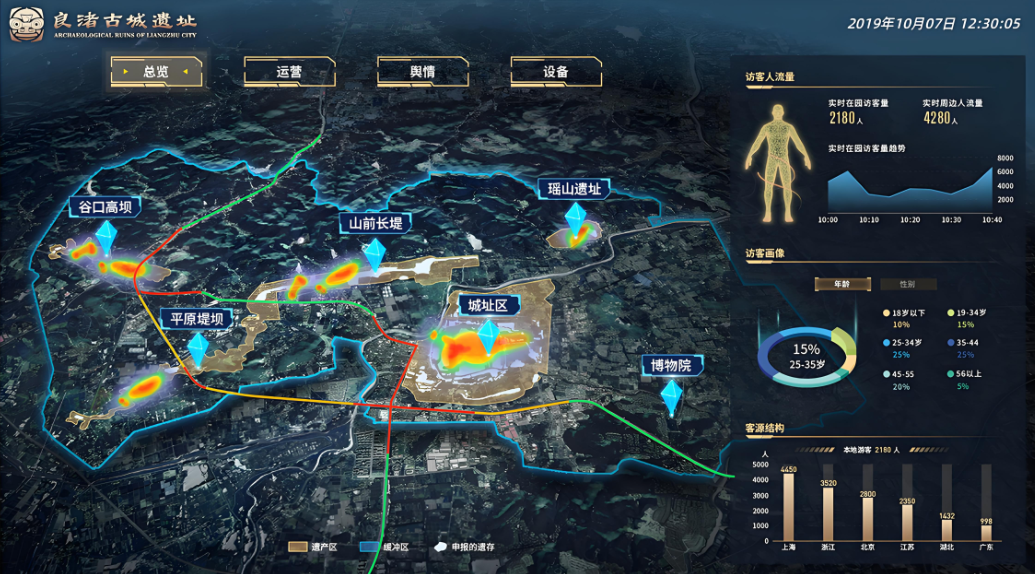The height and width of the screenshot is (574, 1035).
Task: Toggle the 申报的遗存 legend entry
Action: 465,547
